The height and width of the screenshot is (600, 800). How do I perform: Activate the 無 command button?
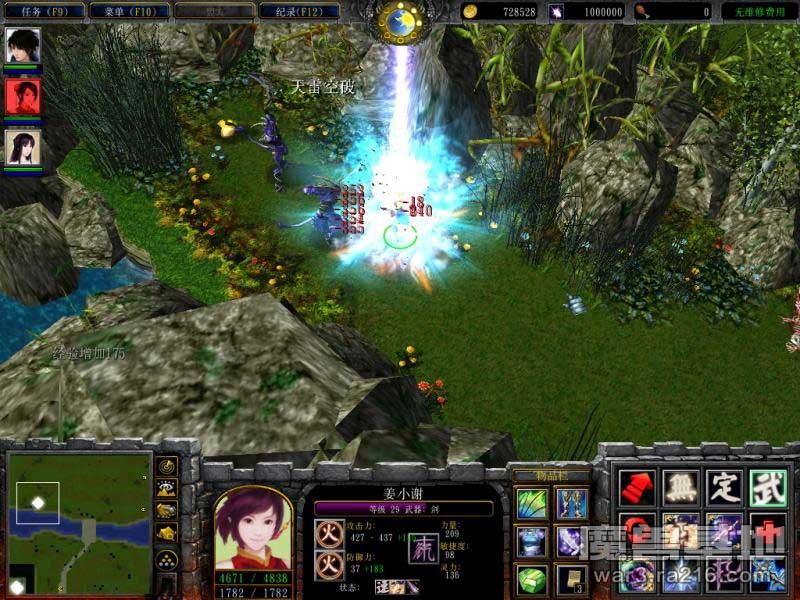[x=681, y=487]
